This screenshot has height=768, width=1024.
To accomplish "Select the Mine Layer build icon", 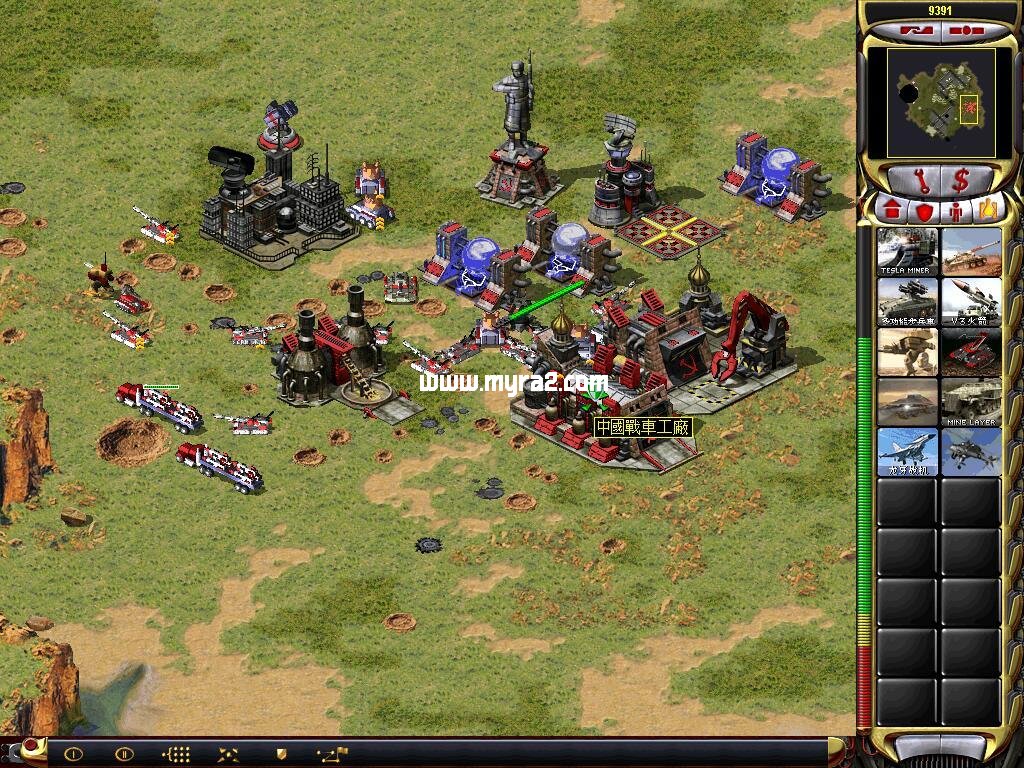I will (971, 401).
